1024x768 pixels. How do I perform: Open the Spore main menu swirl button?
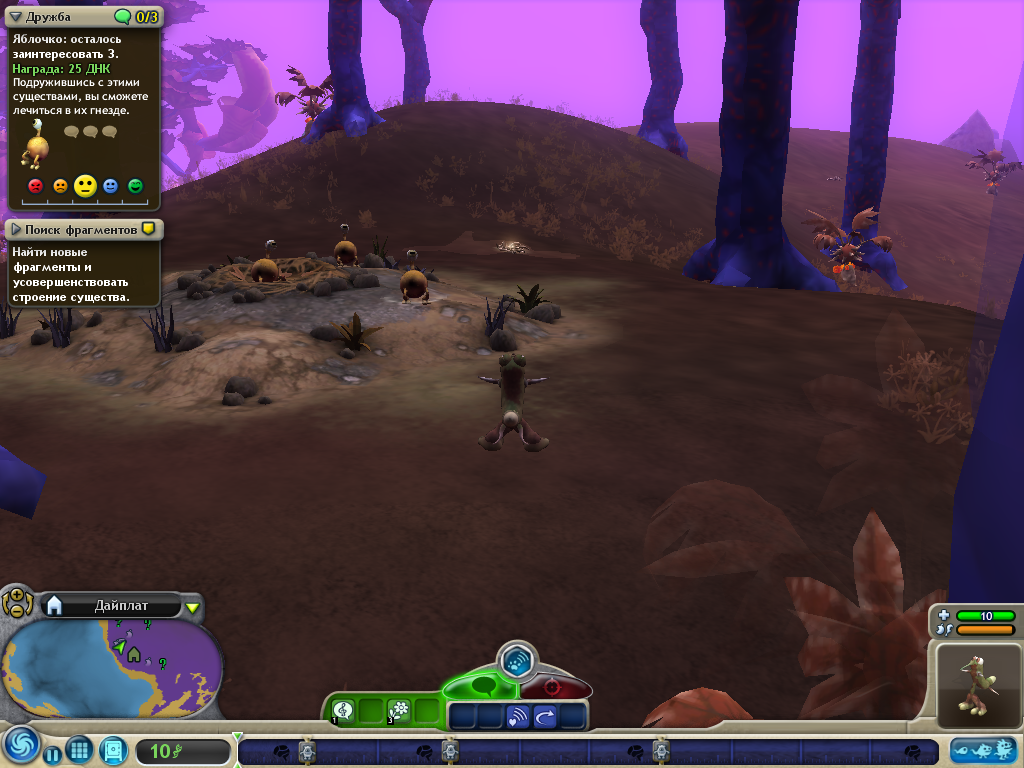(20, 746)
